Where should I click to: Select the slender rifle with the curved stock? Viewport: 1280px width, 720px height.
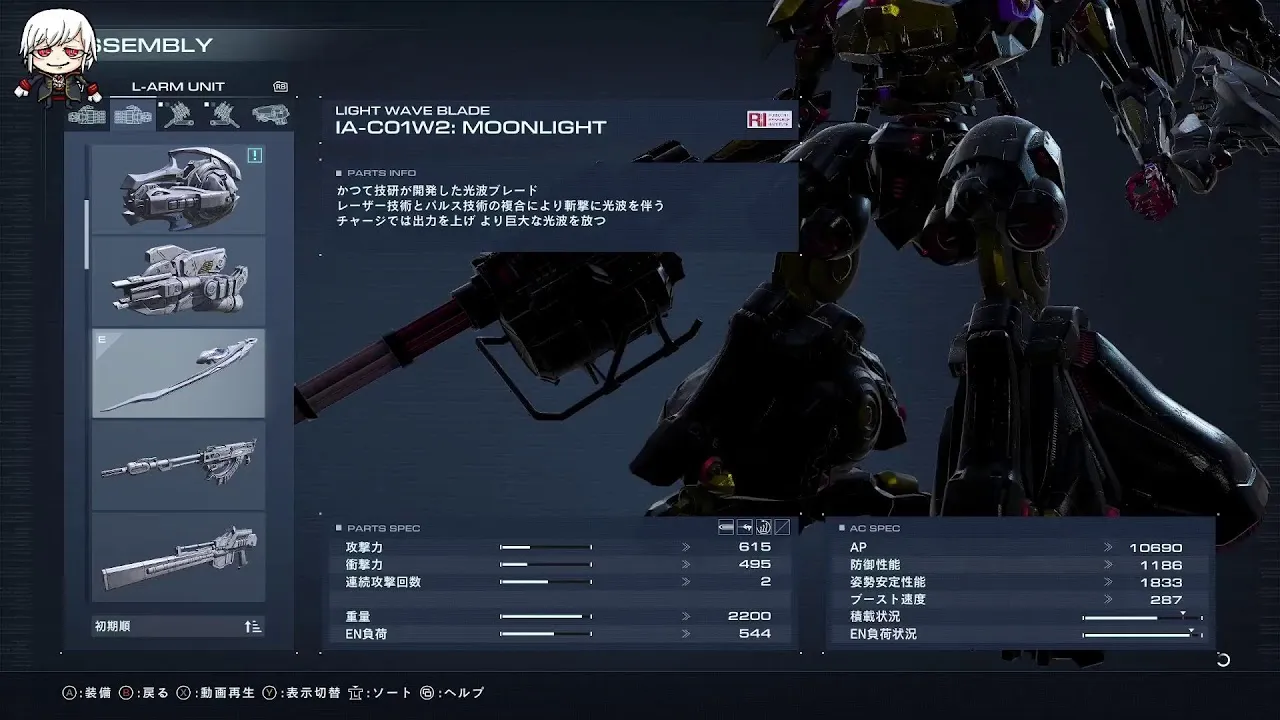click(x=178, y=465)
